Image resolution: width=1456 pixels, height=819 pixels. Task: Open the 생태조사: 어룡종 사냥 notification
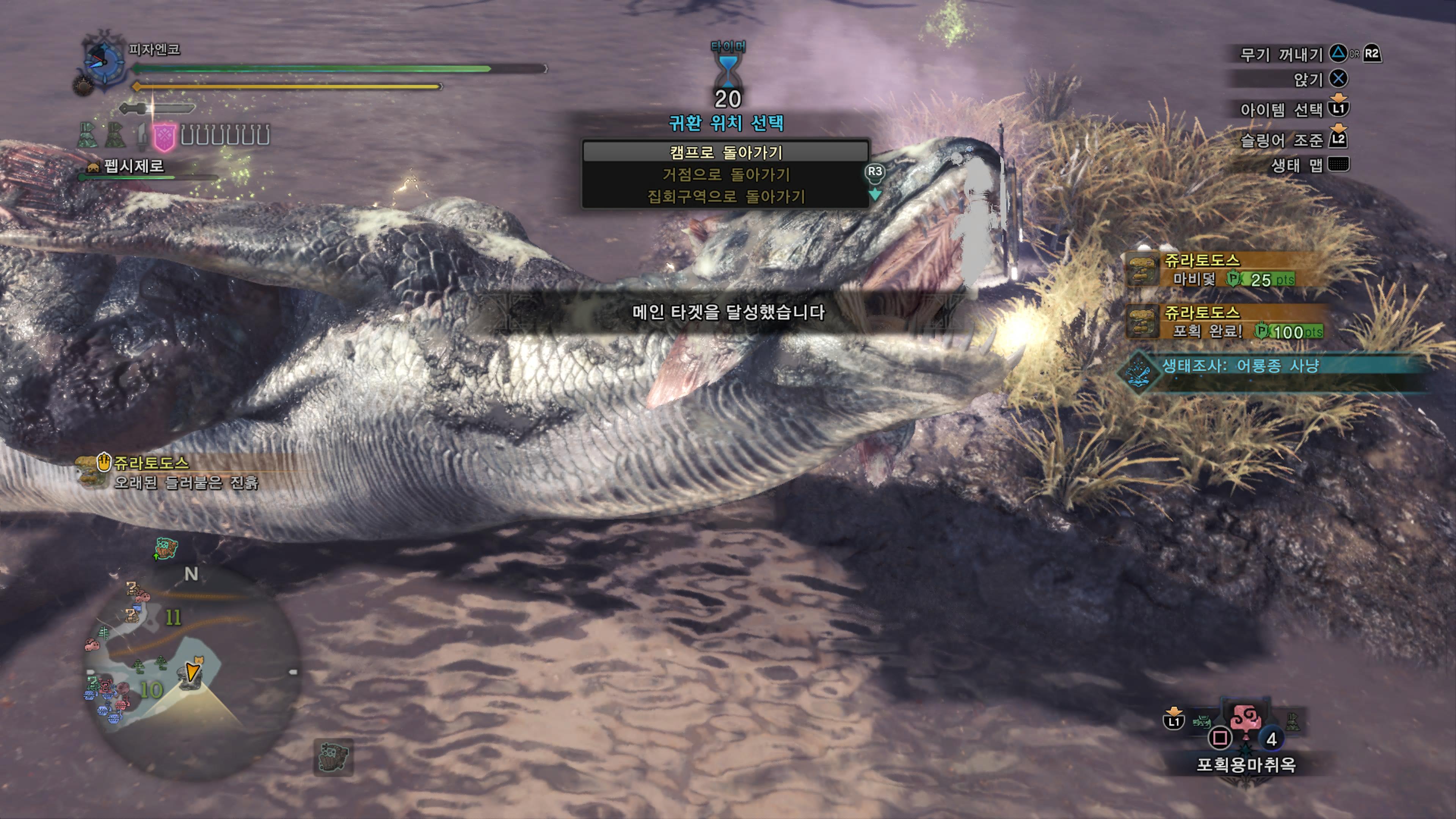[x=1238, y=366]
